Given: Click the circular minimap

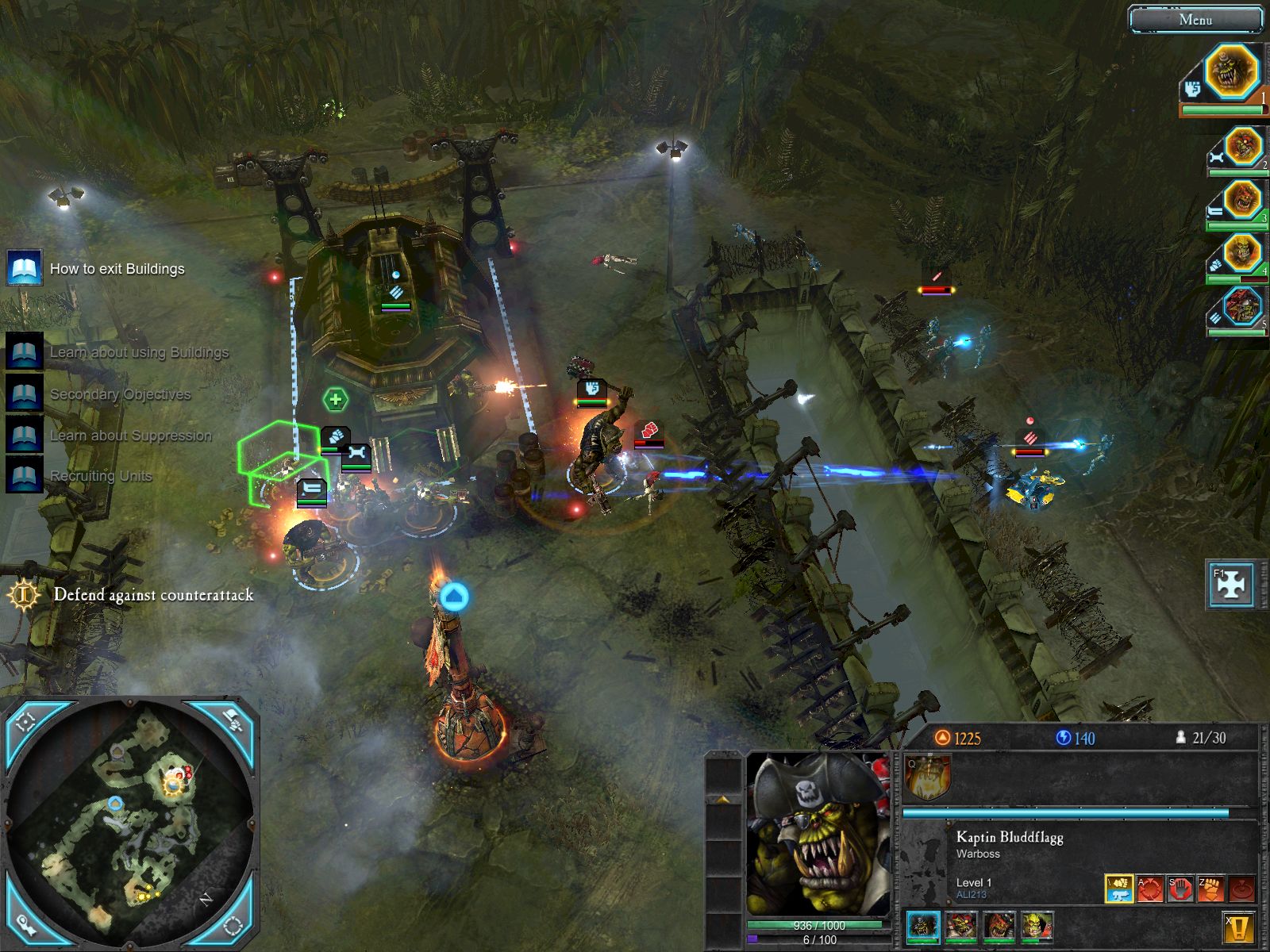Looking at the screenshot, I should pos(131,825).
